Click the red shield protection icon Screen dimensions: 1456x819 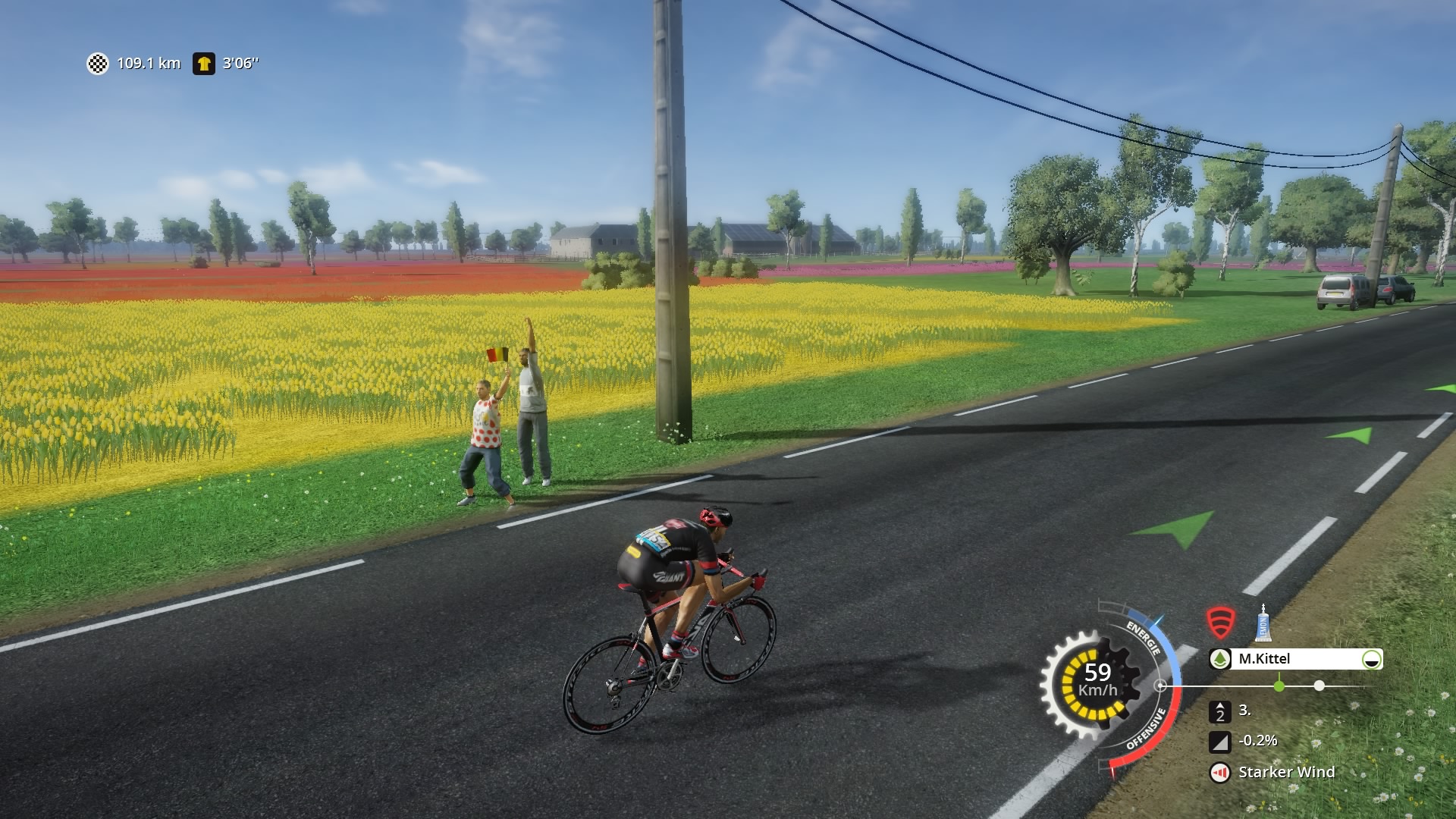pyautogui.click(x=1220, y=623)
